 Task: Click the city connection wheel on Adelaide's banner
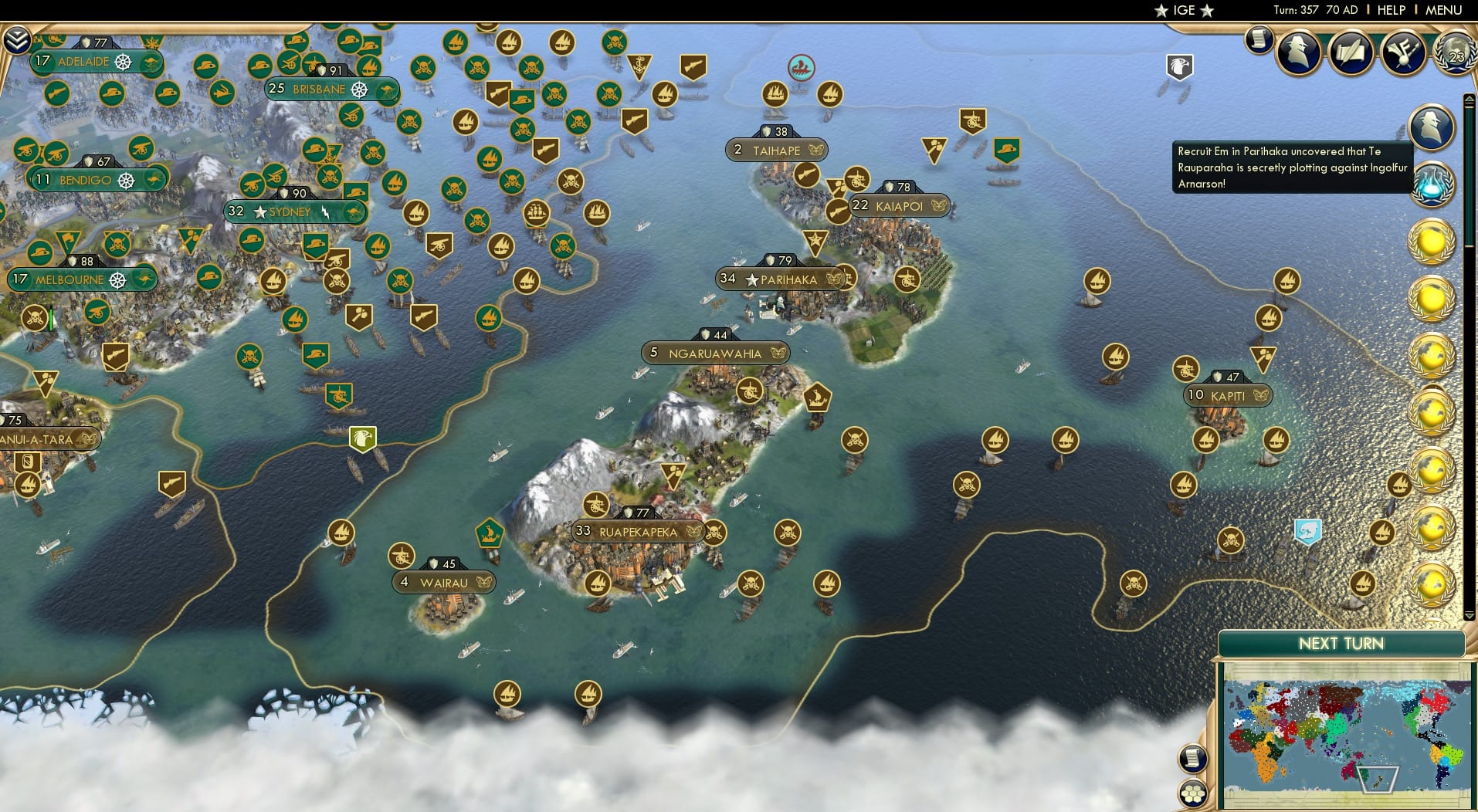pos(121,63)
